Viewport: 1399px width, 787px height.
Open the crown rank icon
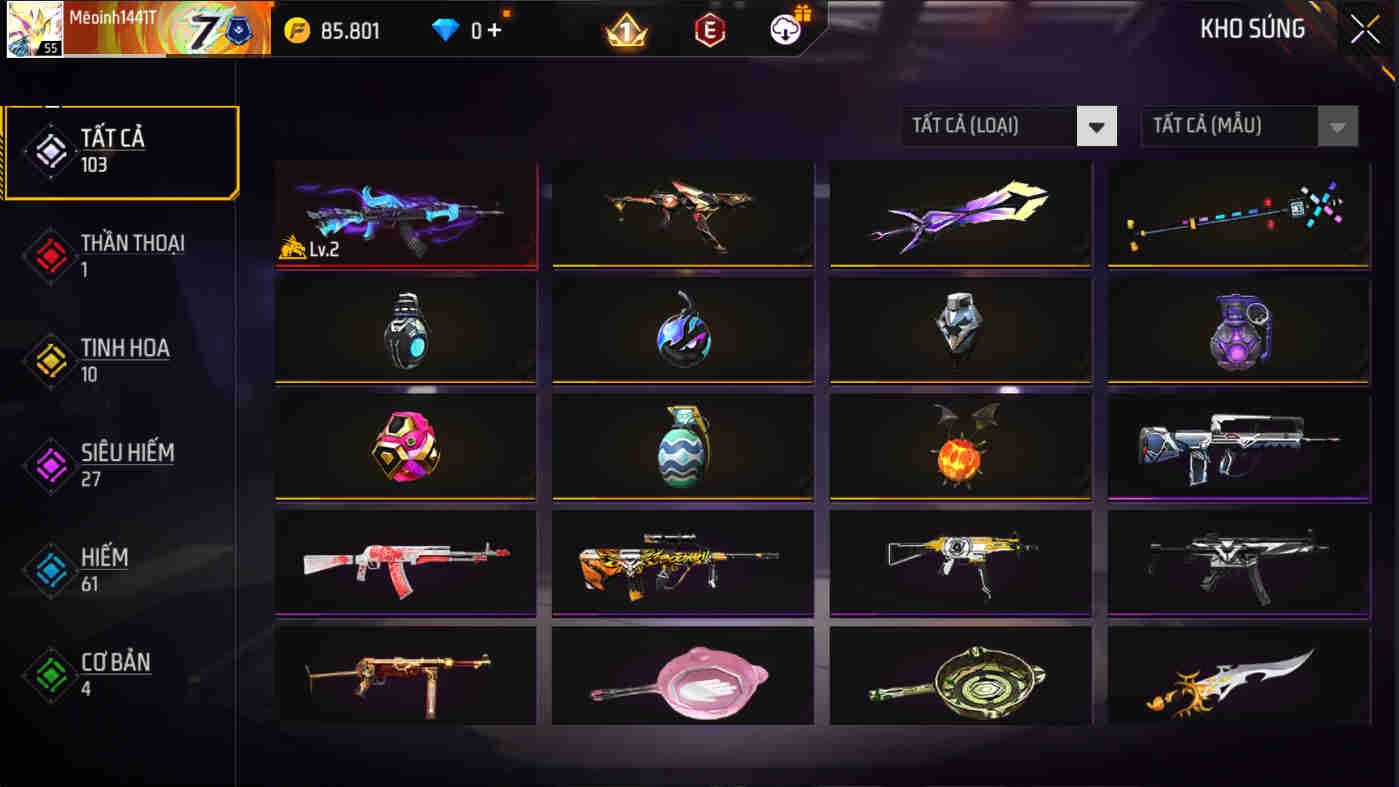coord(625,30)
